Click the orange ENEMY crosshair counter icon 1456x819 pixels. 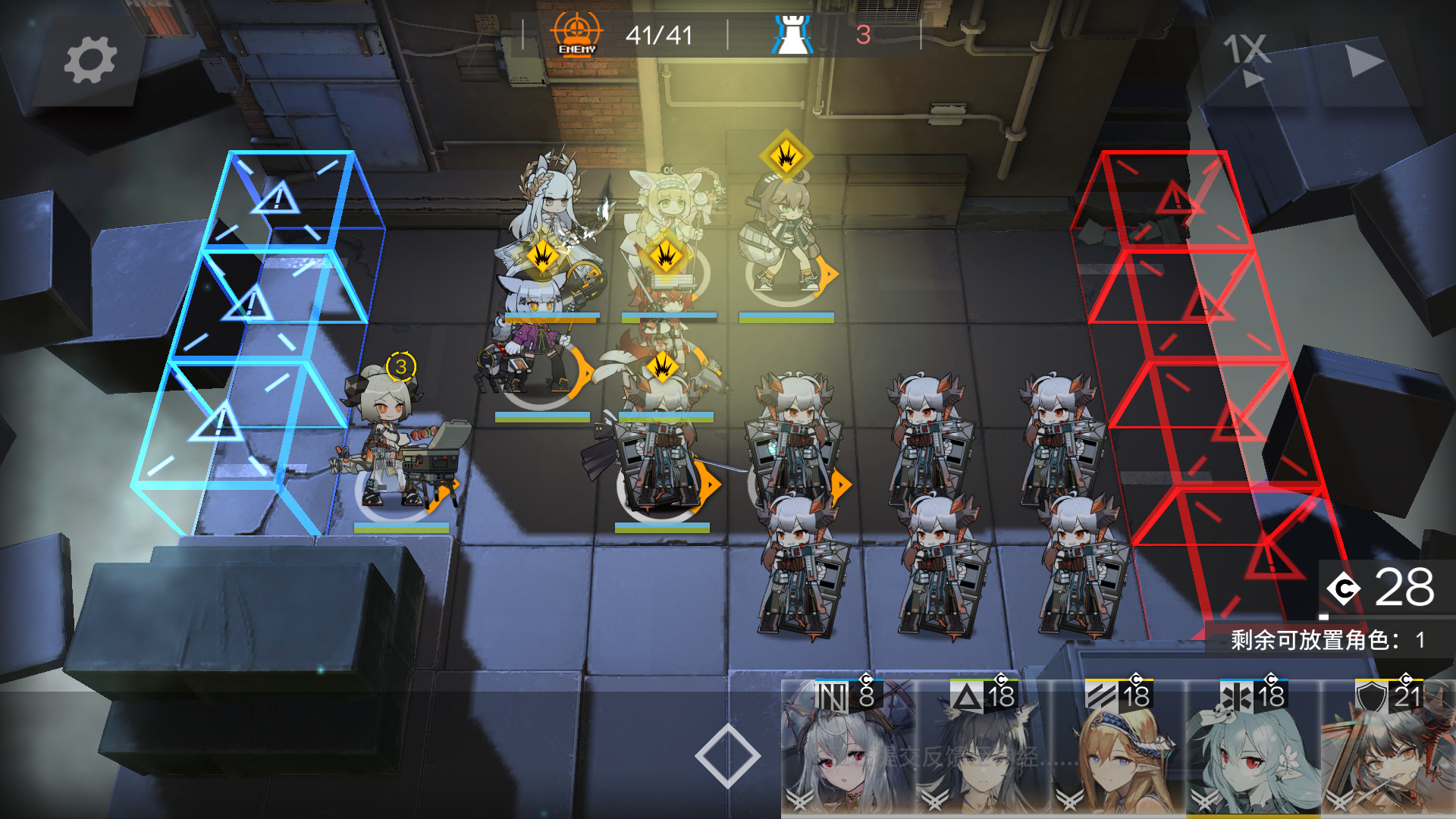tap(576, 32)
